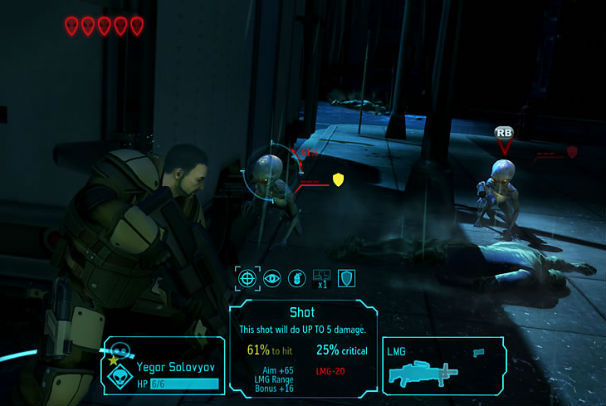The image size is (606, 406).
Task: Select the Yegor Solovyov soldier panel
Action: [x=162, y=365]
